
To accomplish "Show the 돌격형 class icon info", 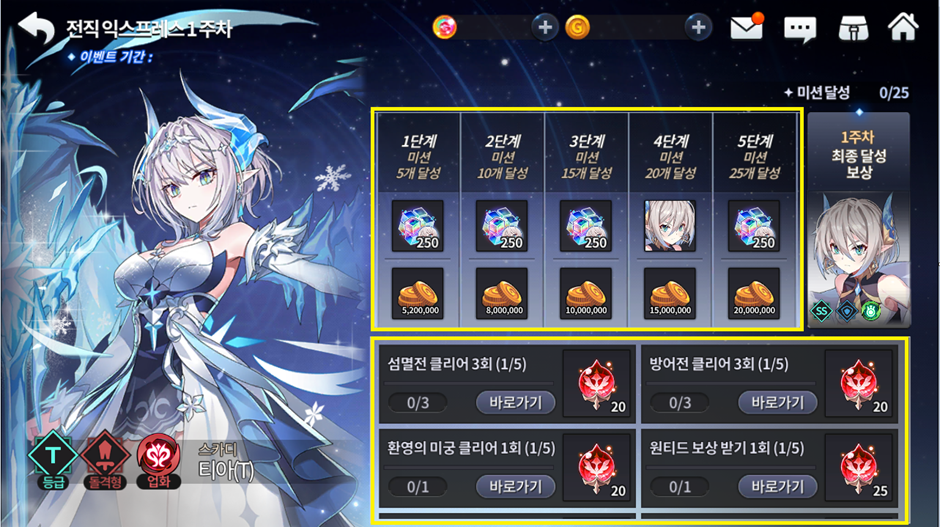I will tap(104, 460).
